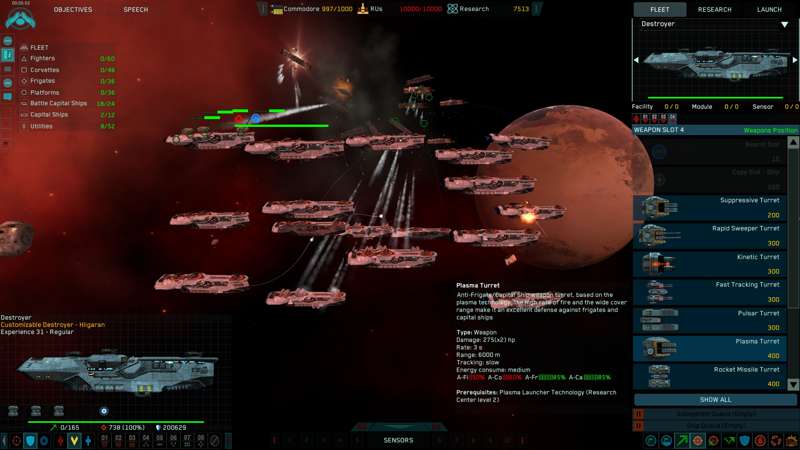Open the Objectives panel
This screenshot has width=800, height=450.
tap(72, 10)
